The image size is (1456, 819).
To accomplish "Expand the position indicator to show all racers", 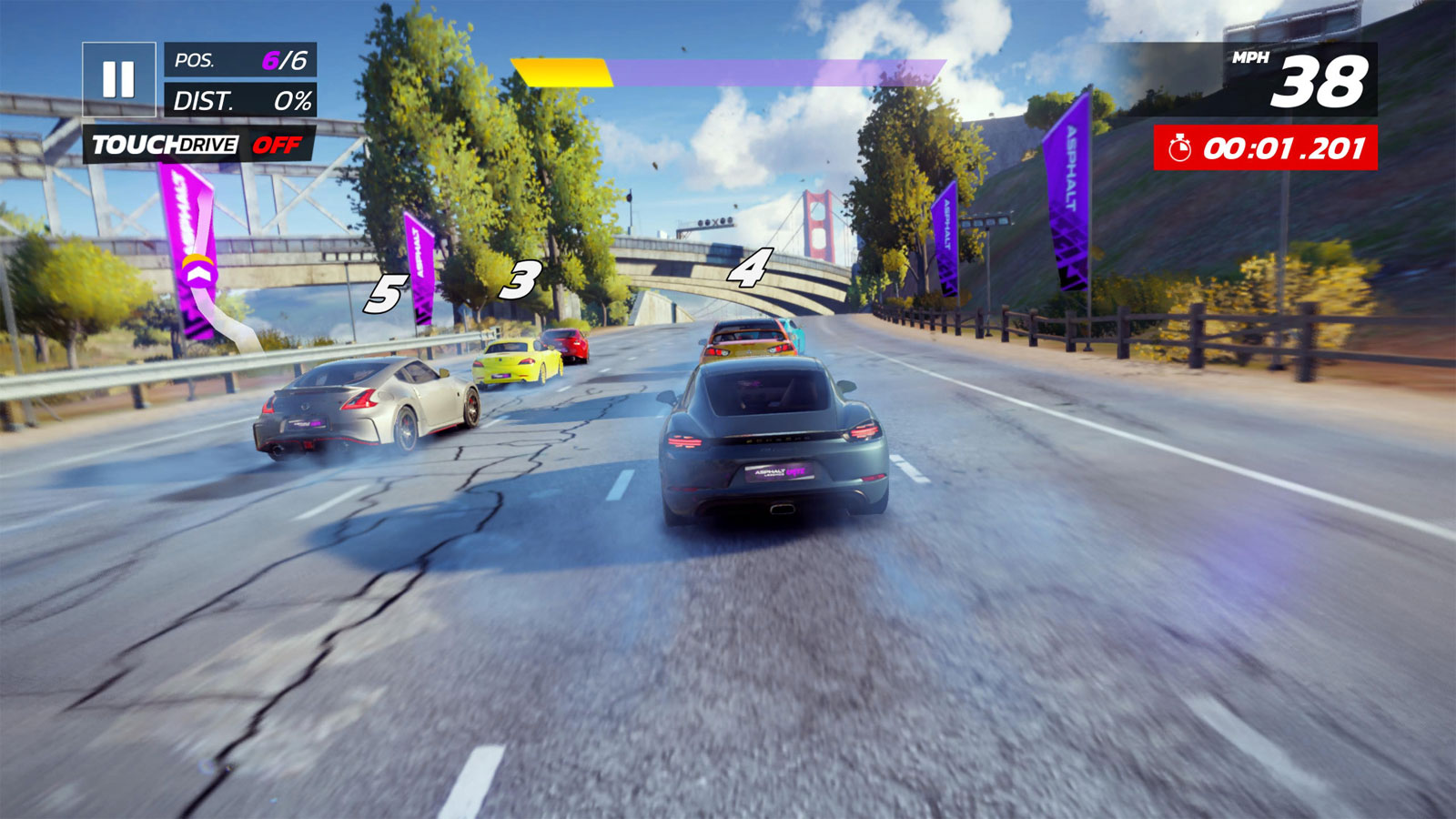I will coord(241,61).
